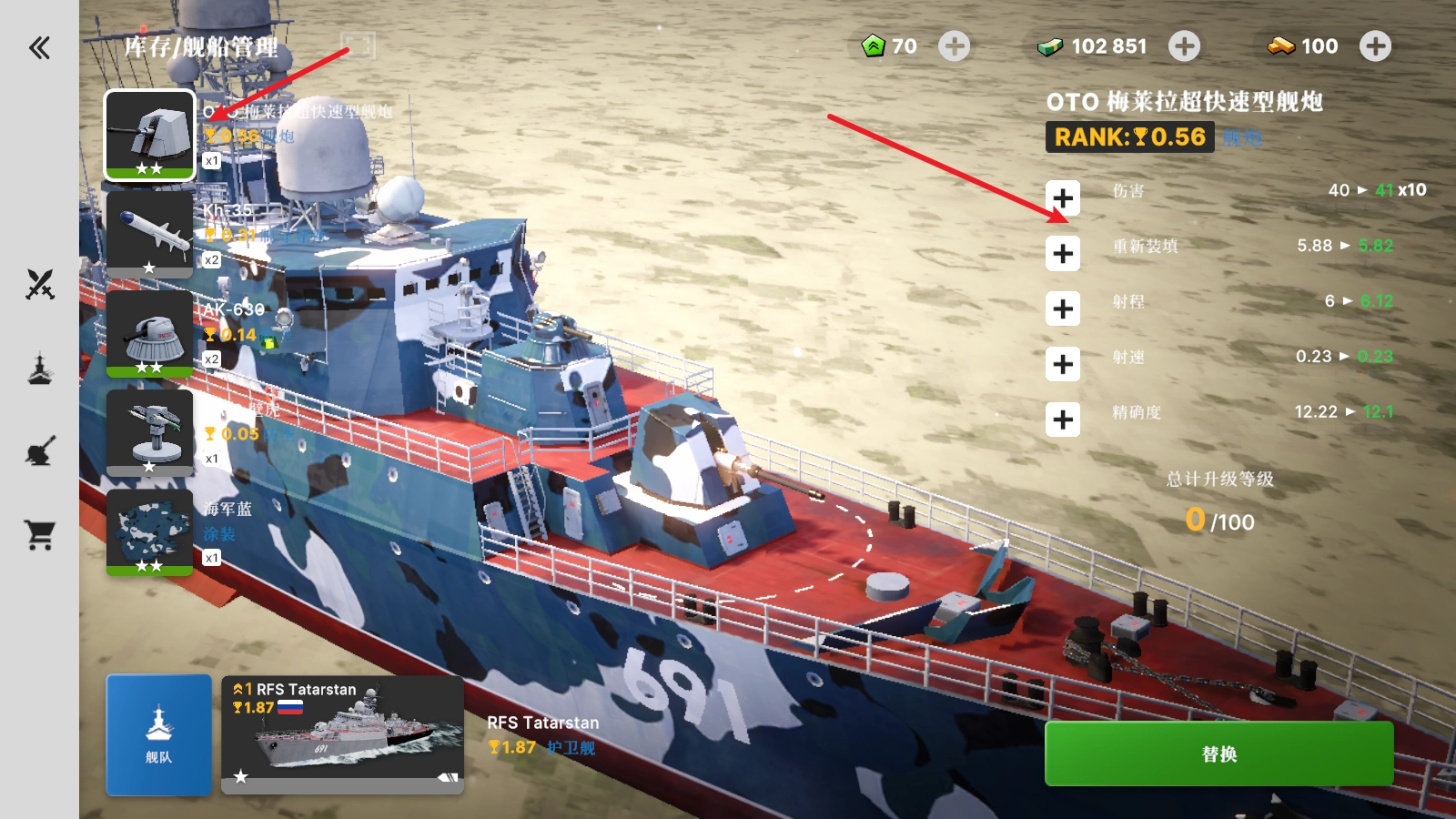This screenshot has width=1456, height=819.
Task: Upgrade the 射速 fire rate stat
Action: click(x=1062, y=365)
